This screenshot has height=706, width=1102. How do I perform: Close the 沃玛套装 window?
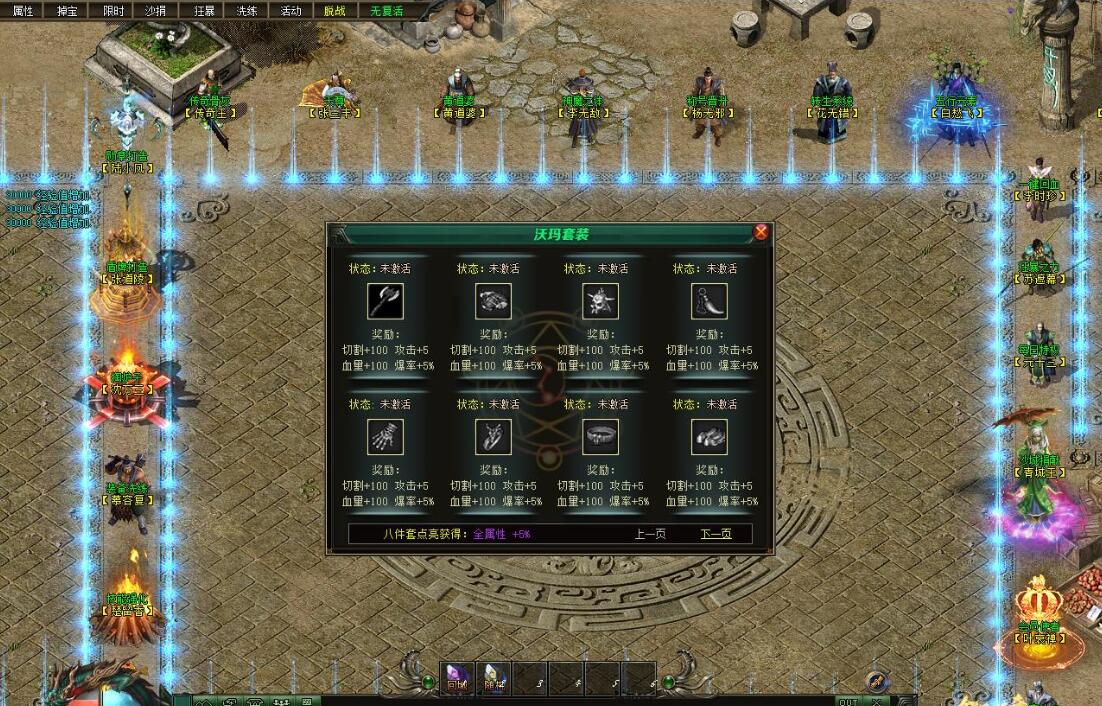[x=761, y=232]
